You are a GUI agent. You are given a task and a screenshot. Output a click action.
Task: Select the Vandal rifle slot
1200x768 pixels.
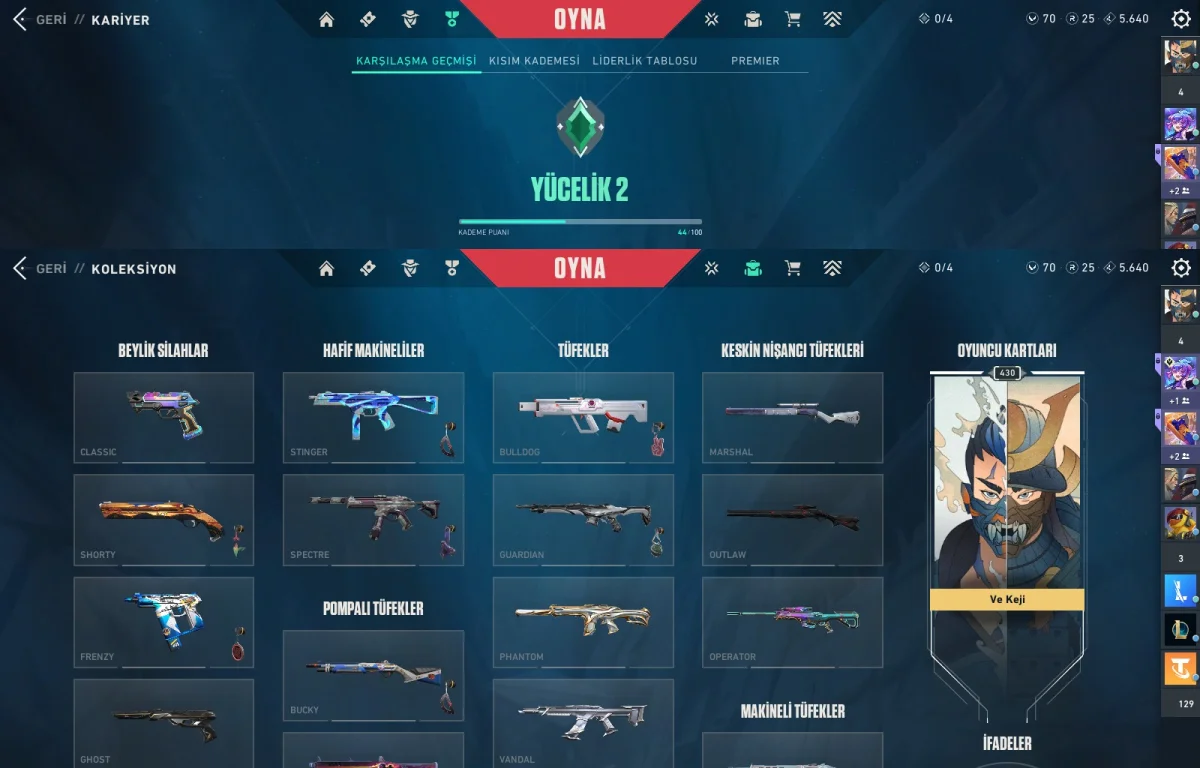pos(583,723)
